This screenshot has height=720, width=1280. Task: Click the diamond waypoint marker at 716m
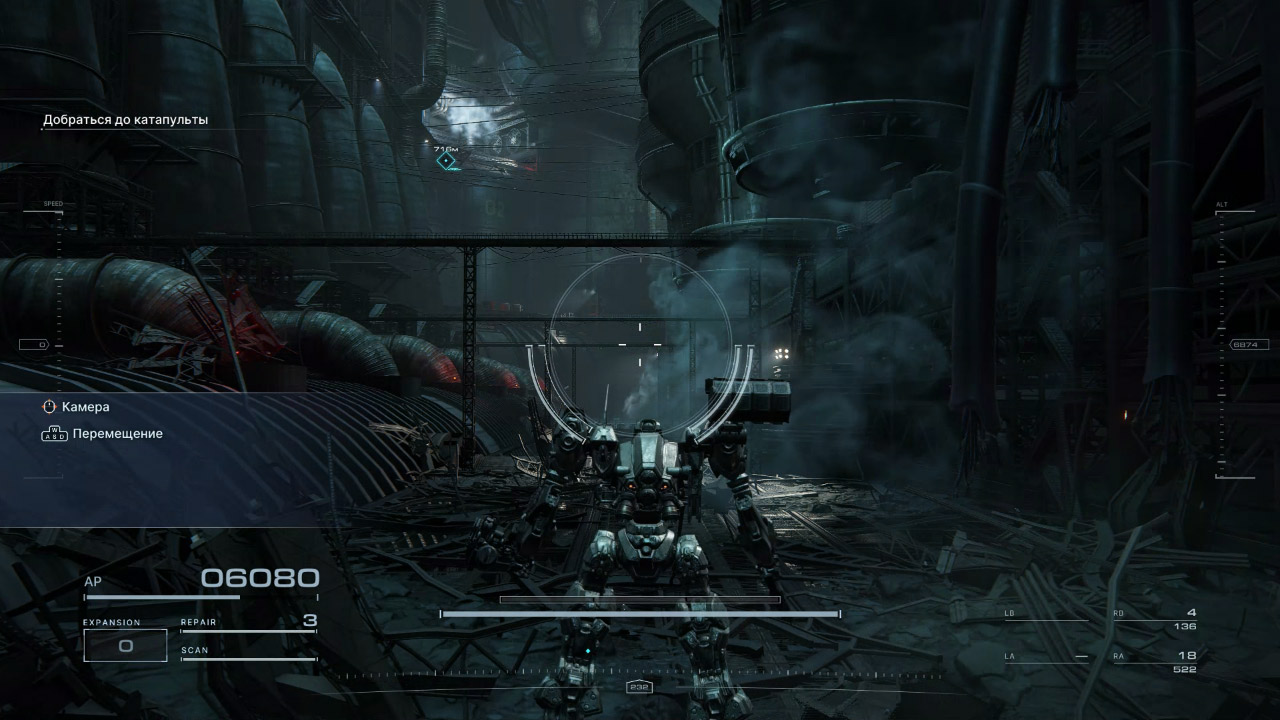446,160
